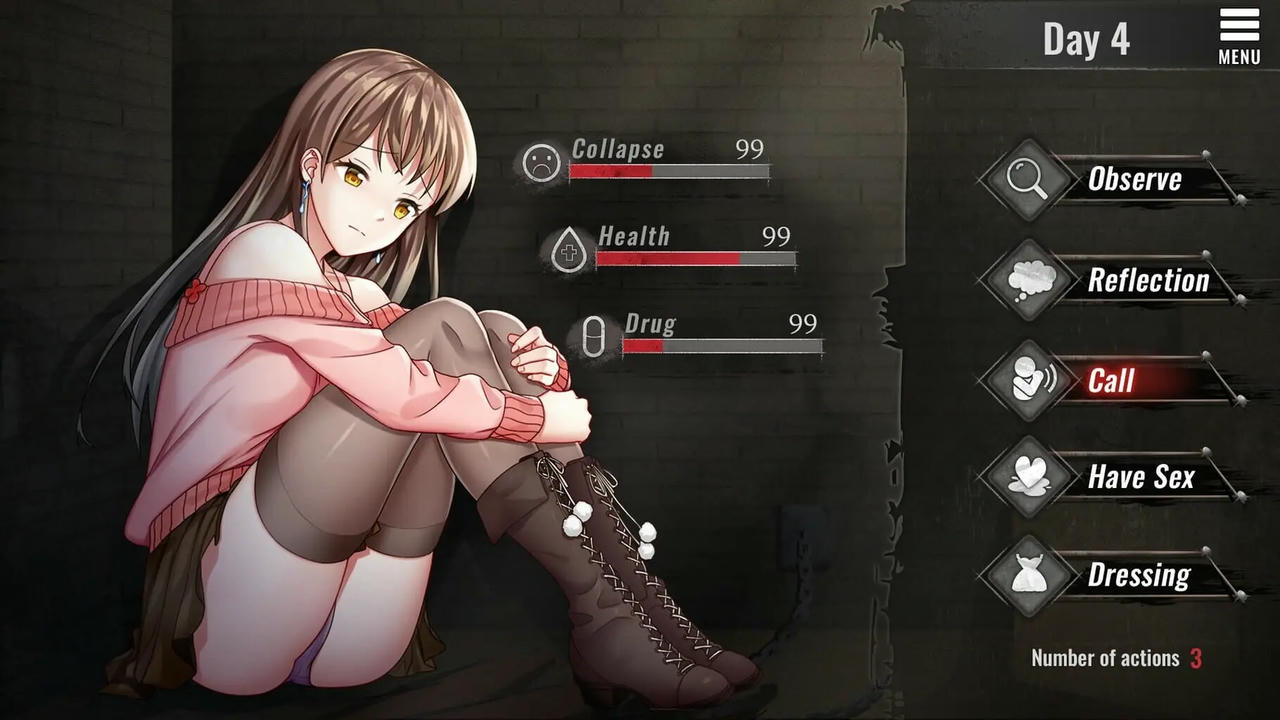Click the Drug progress bar
The height and width of the screenshot is (720, 1280).
click(722, 348)
